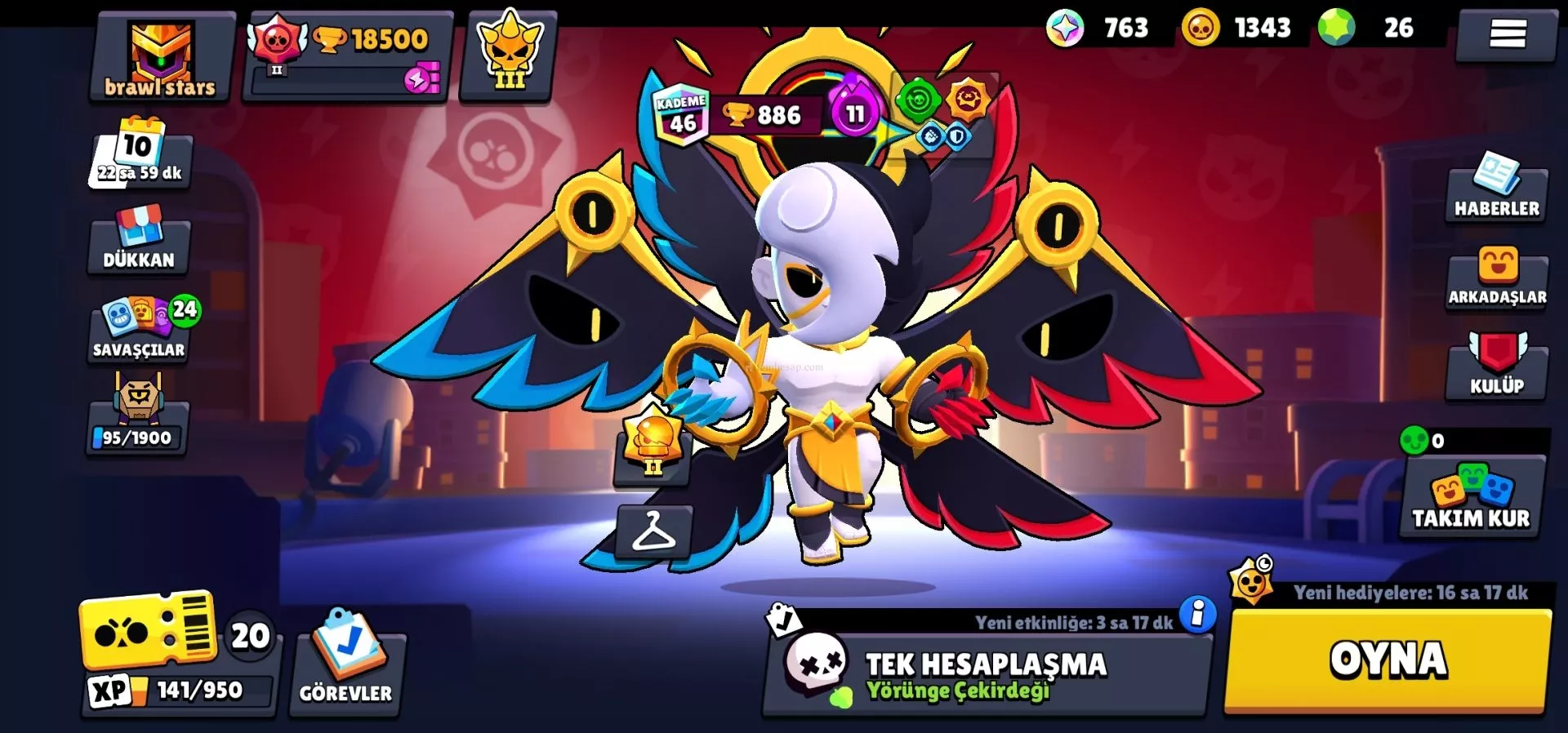1568x733 pixels.
Task: Open the hamburger menu
Action: point(1507,33)
